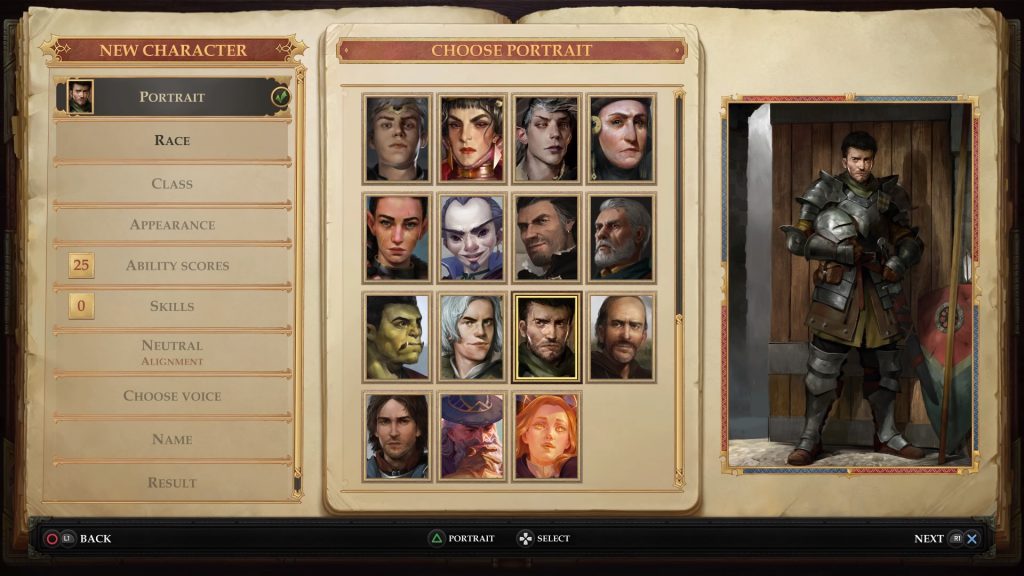Go to the Skills step

(173, 306)
